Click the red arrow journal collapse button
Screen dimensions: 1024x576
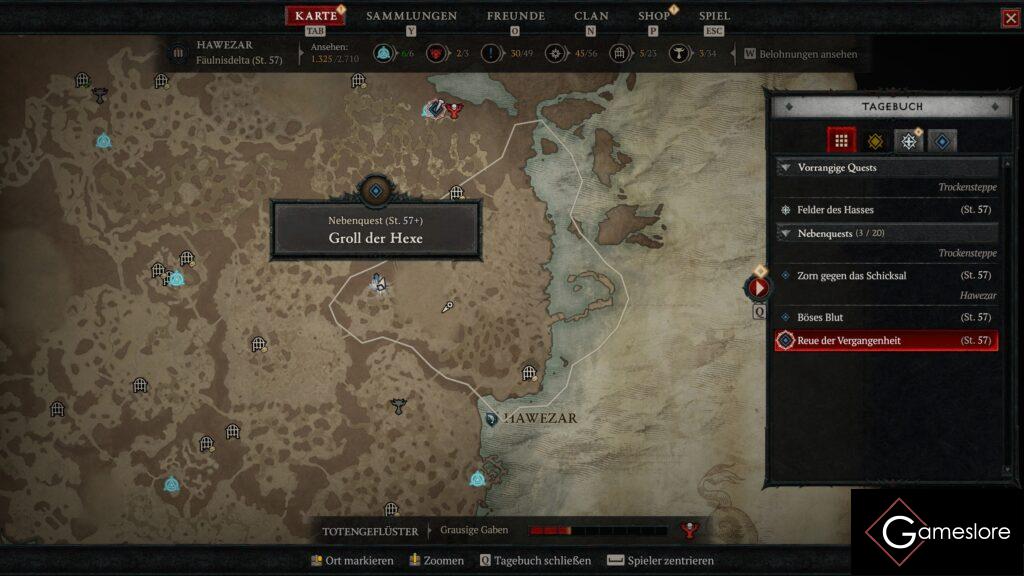[757, 288]
